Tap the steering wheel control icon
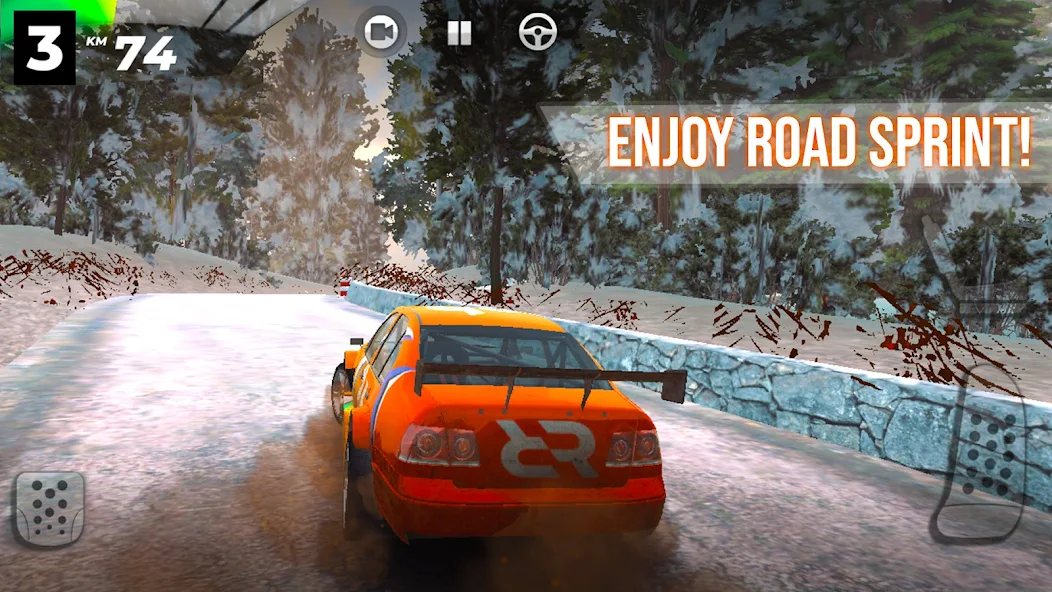This screenshot has width=1052, height=592. (x=538, y=33)
